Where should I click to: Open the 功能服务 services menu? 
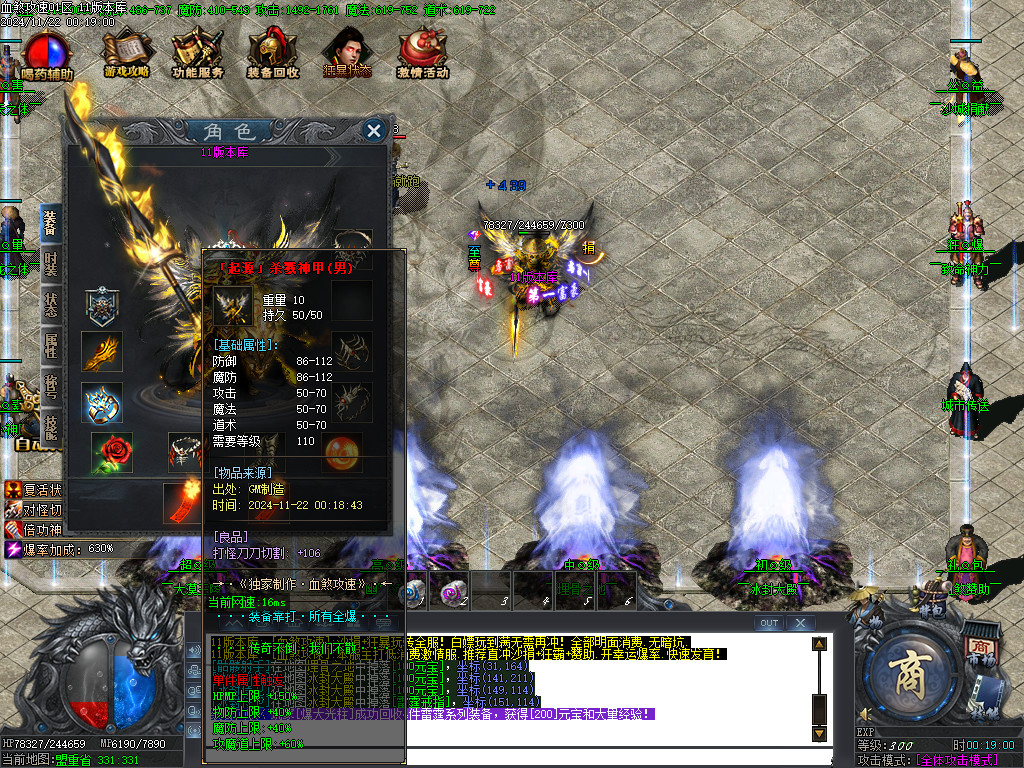coord(197,53)
